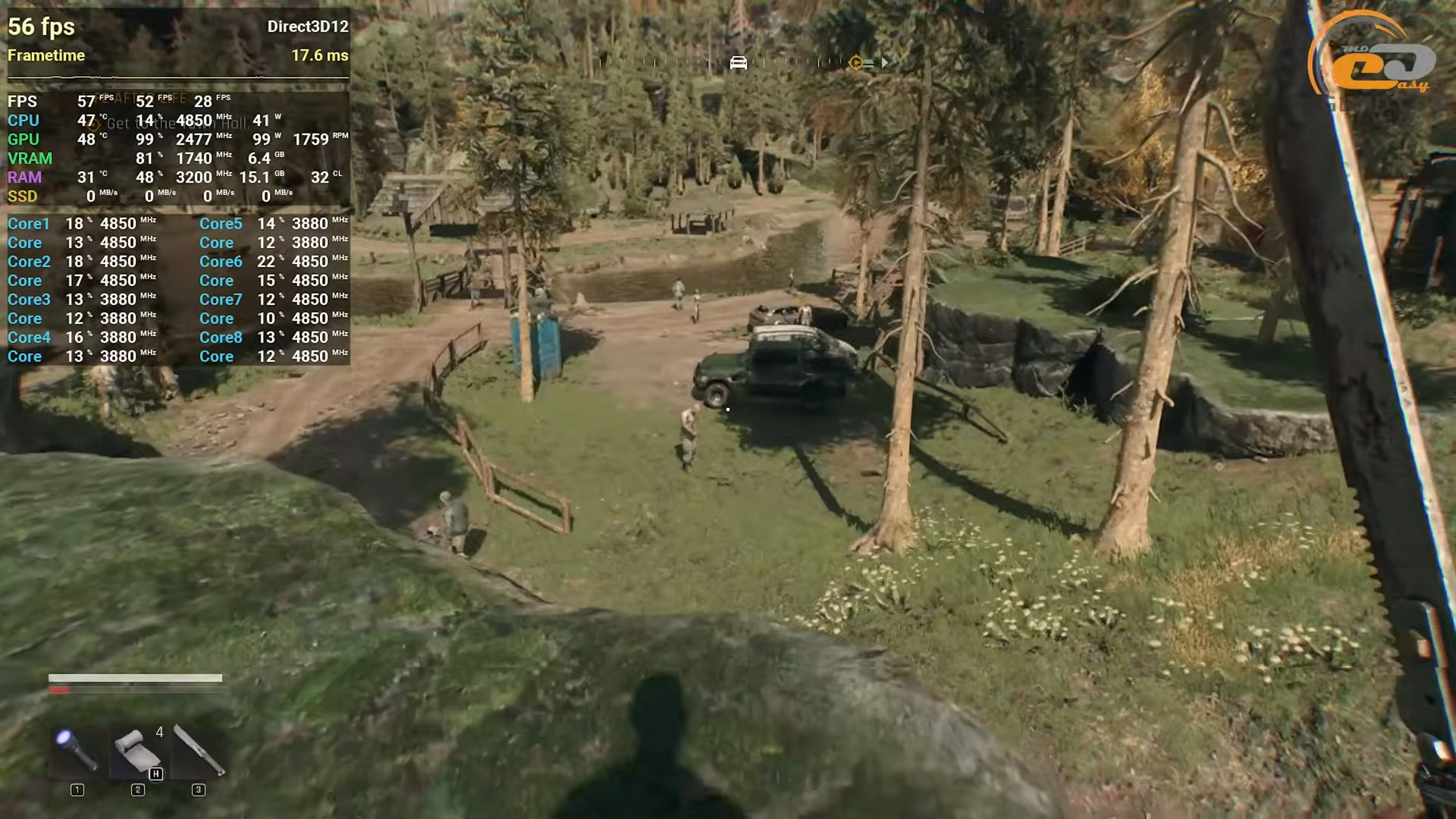Select the flashlight hotbar slot

pyautogui.click(x=77, y=749)
